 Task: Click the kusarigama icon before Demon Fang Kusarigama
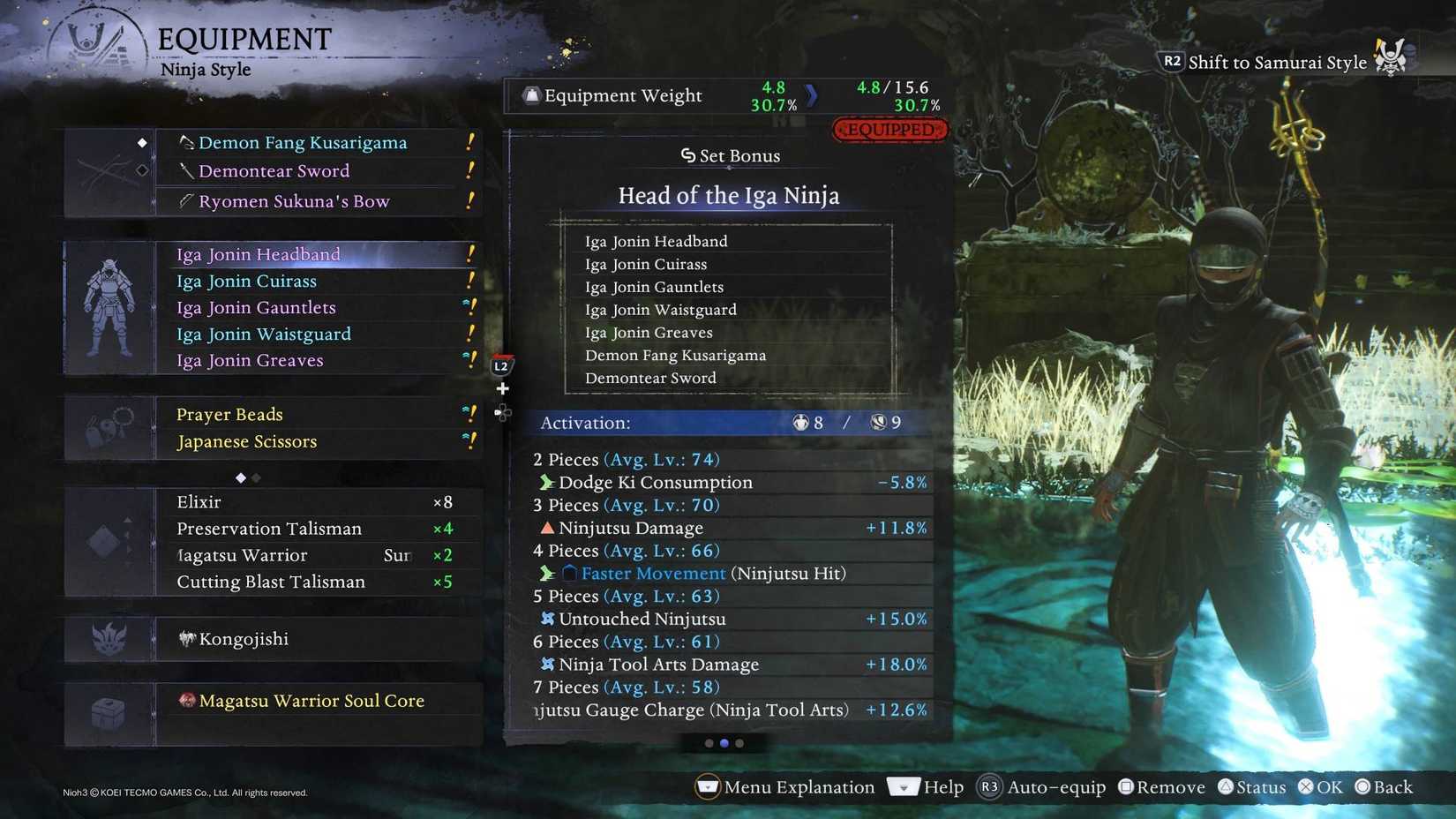186,141
